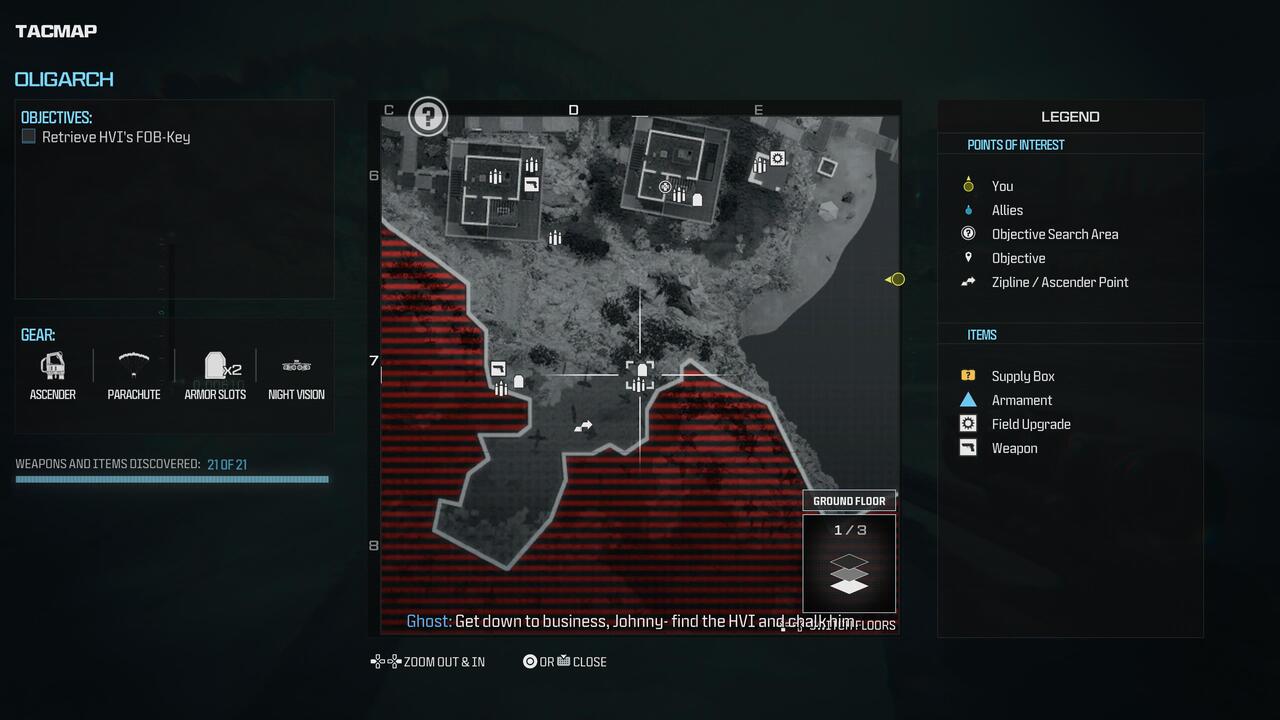Image resolution: width=1280 pixels, height=720 pixels.
Task: Click the x2 Armor Slots gear icon
Action: pos(215,366)
